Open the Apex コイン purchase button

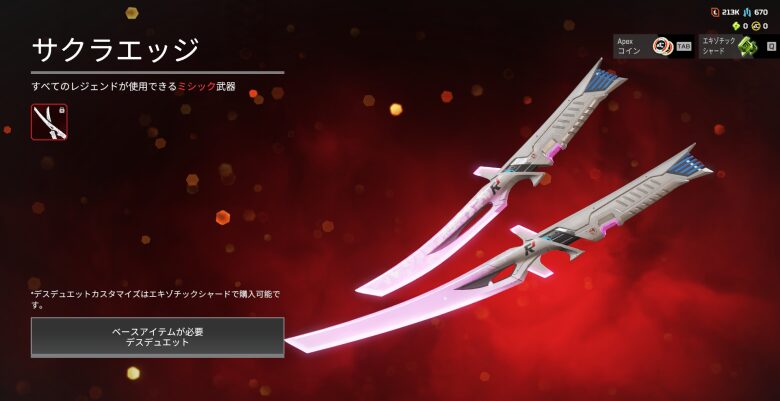(x=652, y=46)
